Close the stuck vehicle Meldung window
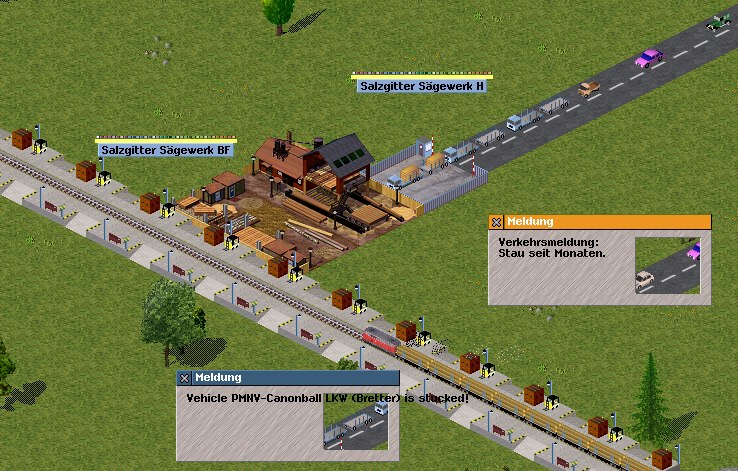This screenshot has height=471, width=738. point(184,378)
